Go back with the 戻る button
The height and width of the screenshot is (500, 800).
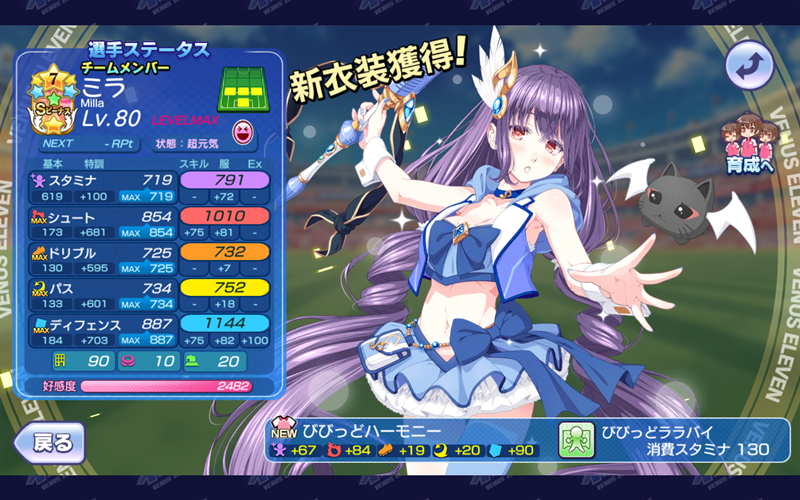pos(48,441)
